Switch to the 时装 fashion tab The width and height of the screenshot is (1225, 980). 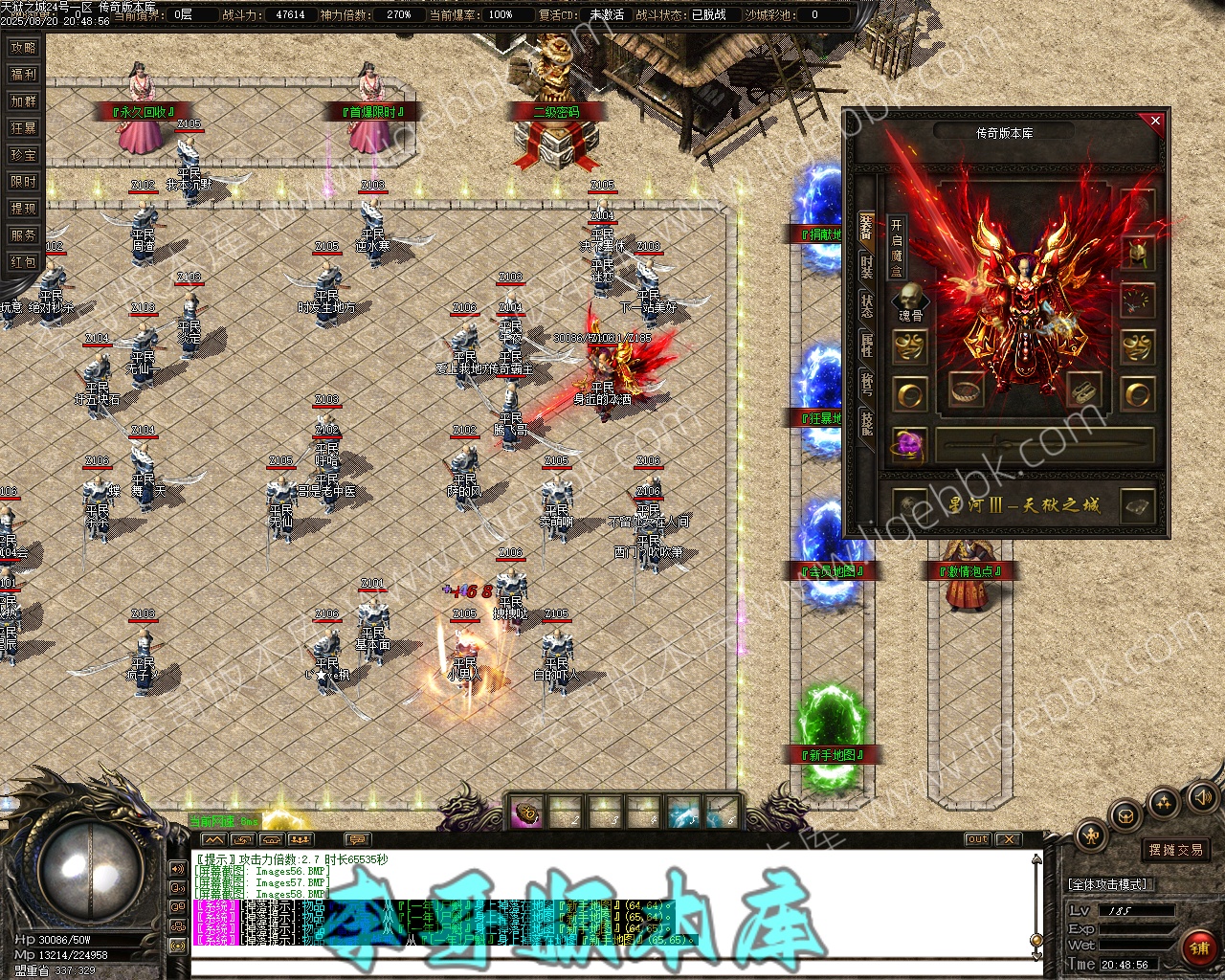coord(866,266)
